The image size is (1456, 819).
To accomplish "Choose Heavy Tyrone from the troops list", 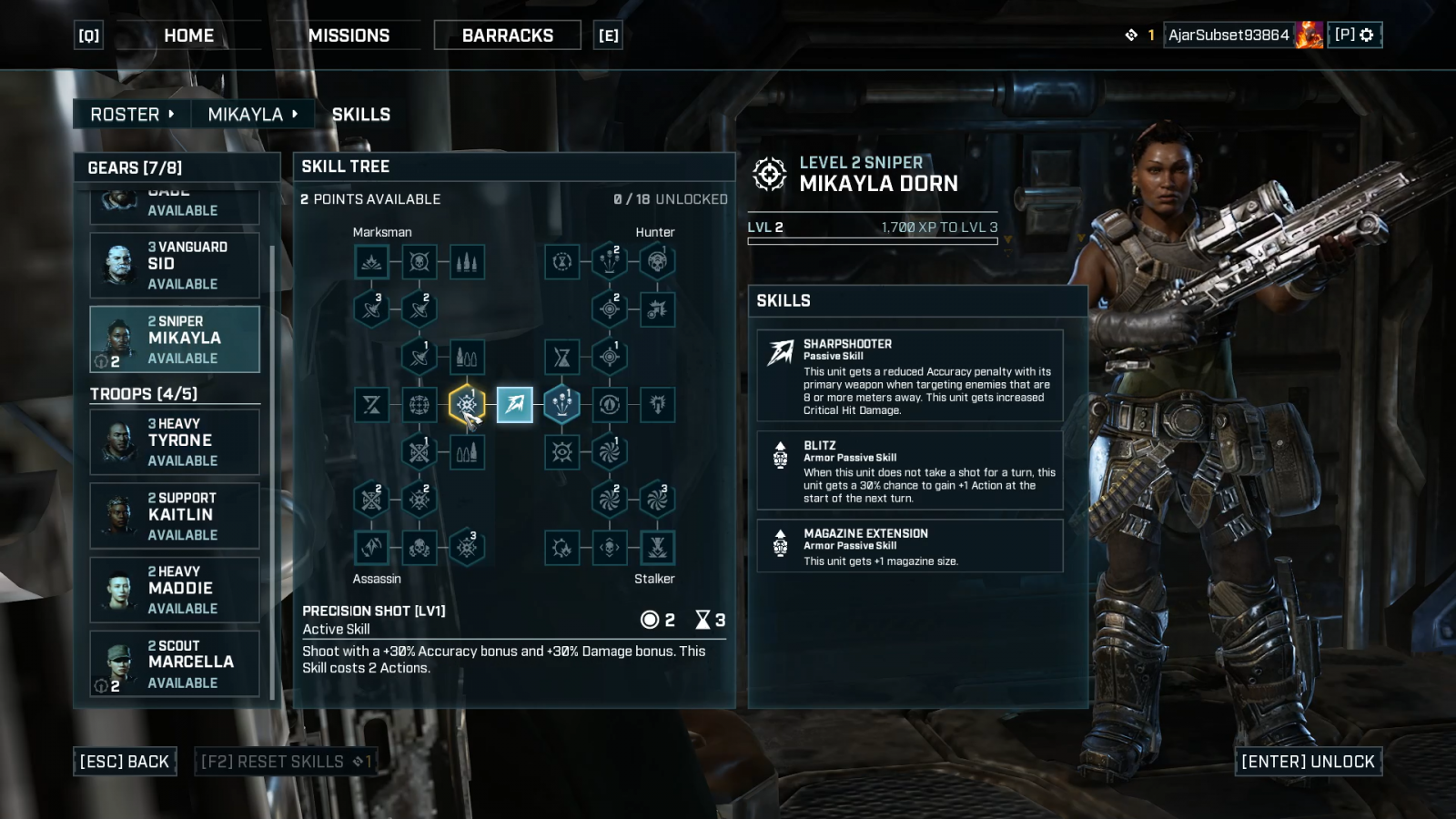I will pyautogui.click(x=175, y=442).
